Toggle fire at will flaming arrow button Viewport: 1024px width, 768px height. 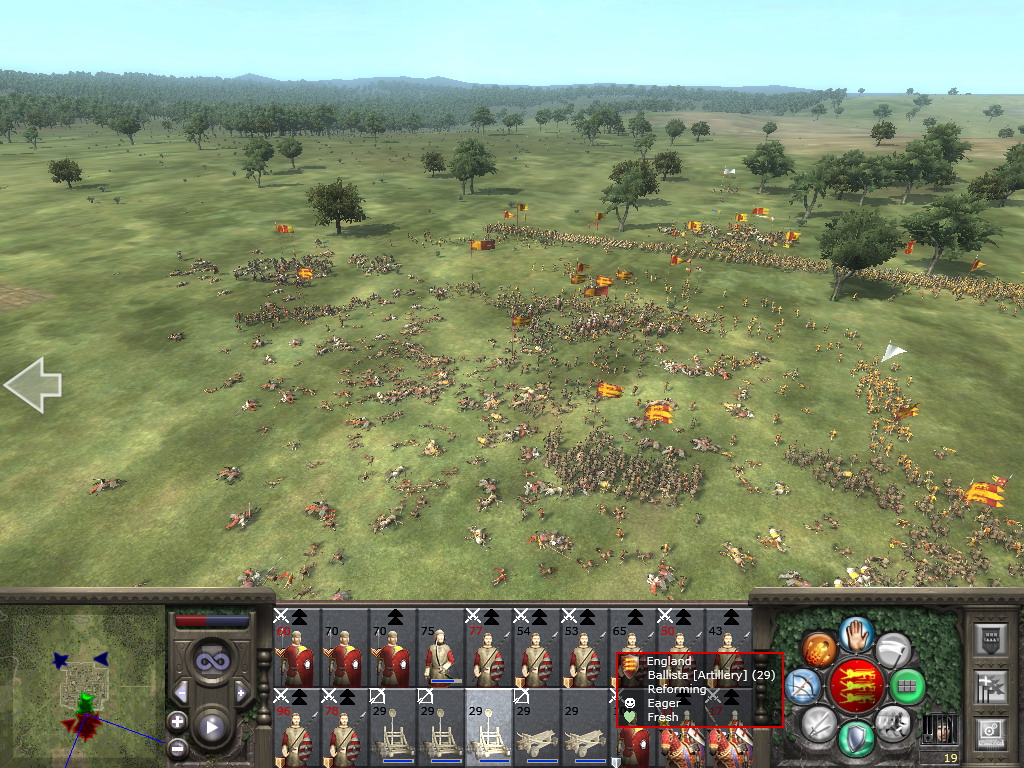pyautogui.click(x=819, y=650)
